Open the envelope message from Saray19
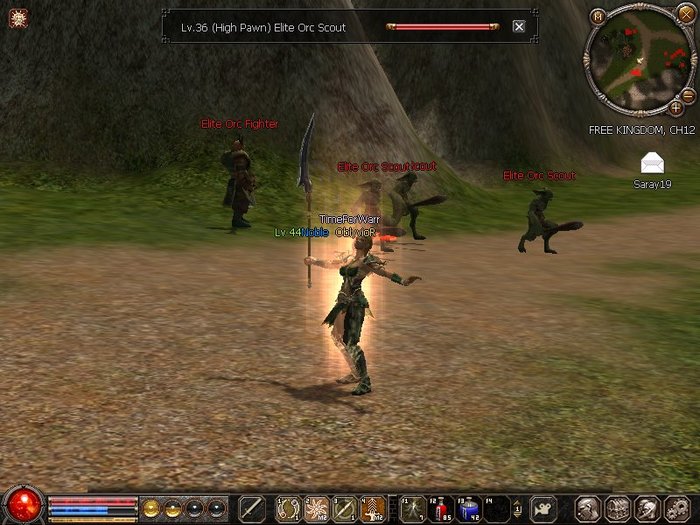700x525 pixels. 652,163
